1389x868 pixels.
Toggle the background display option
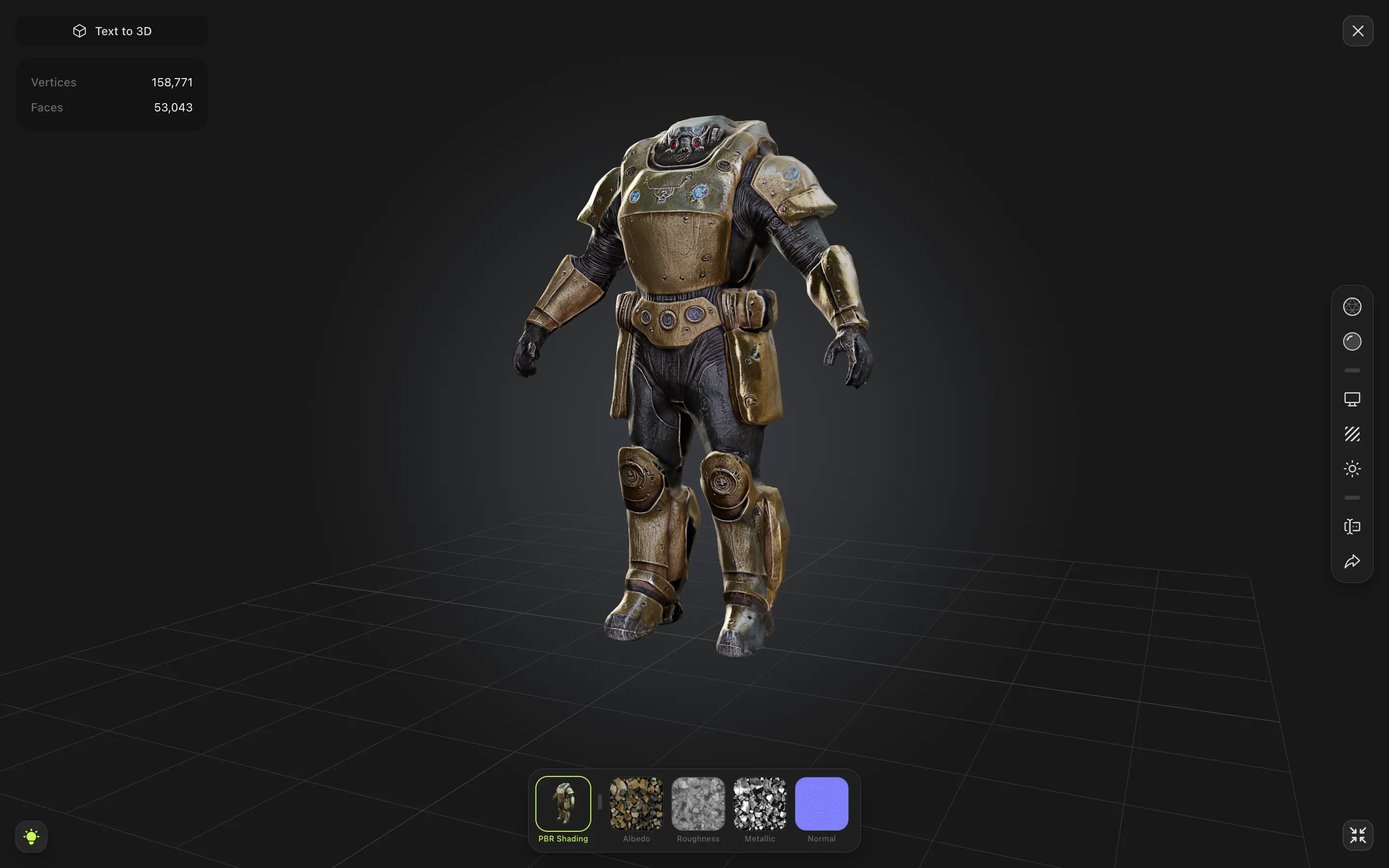(1352, 399)
